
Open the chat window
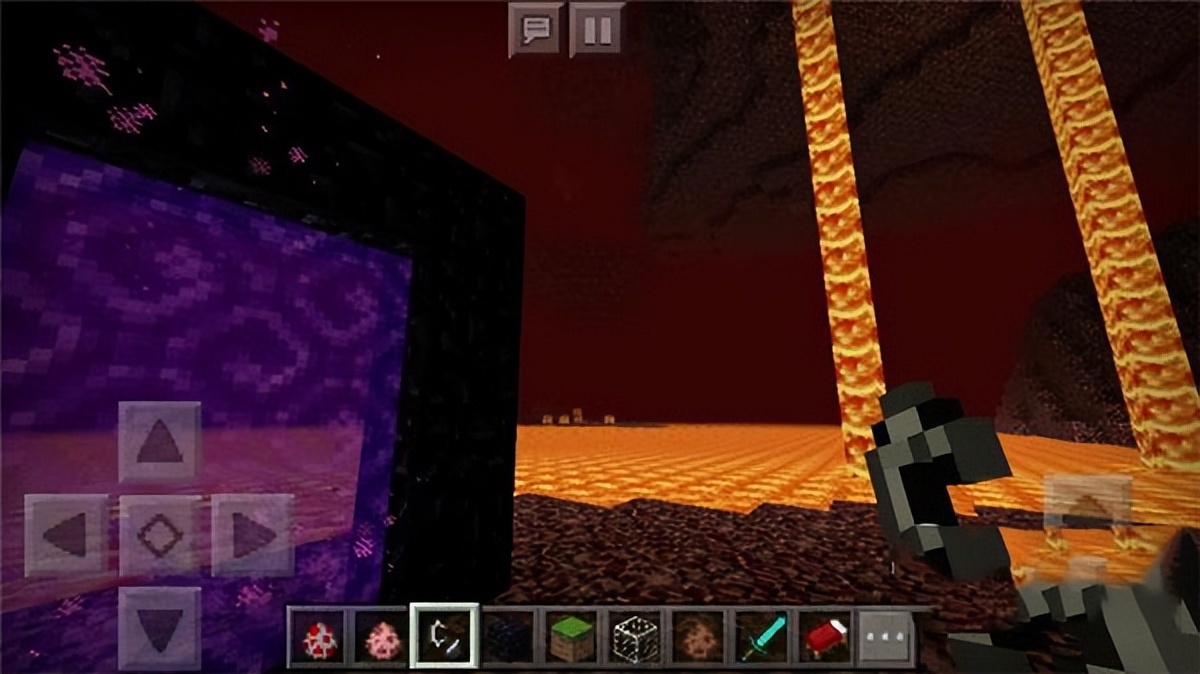534,29
